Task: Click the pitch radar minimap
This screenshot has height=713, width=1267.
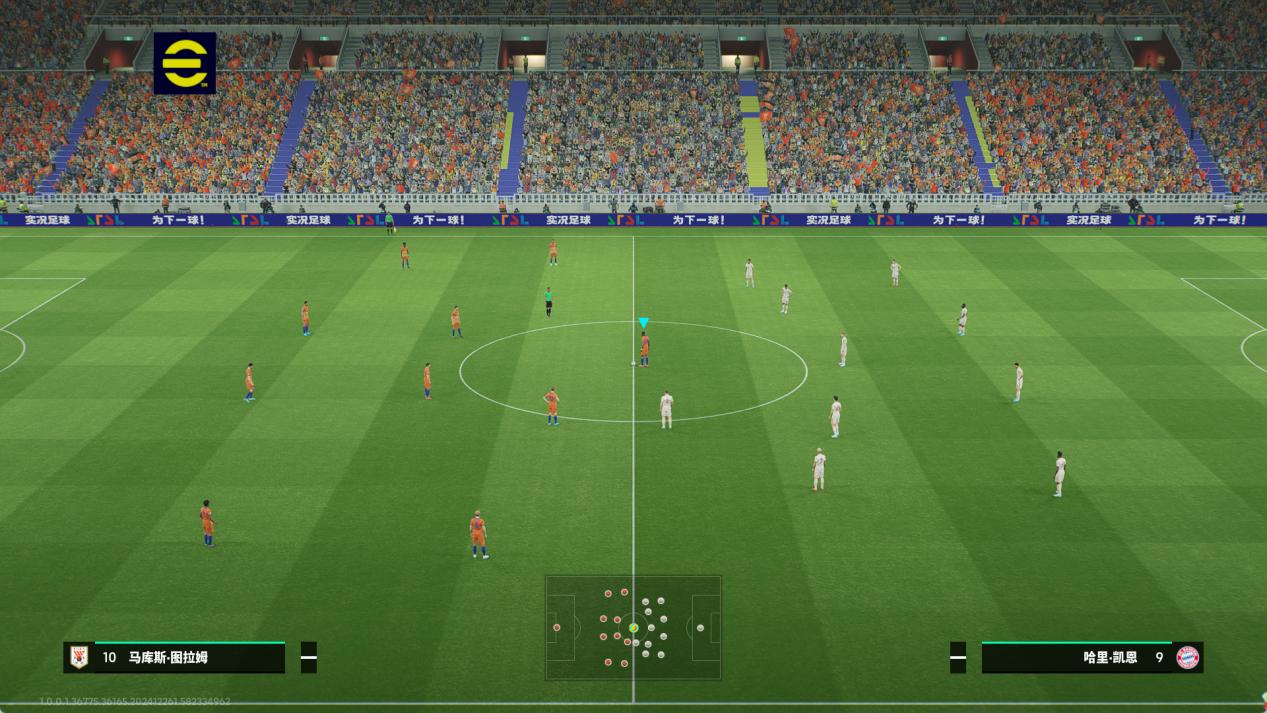Action: click(633, 627)
